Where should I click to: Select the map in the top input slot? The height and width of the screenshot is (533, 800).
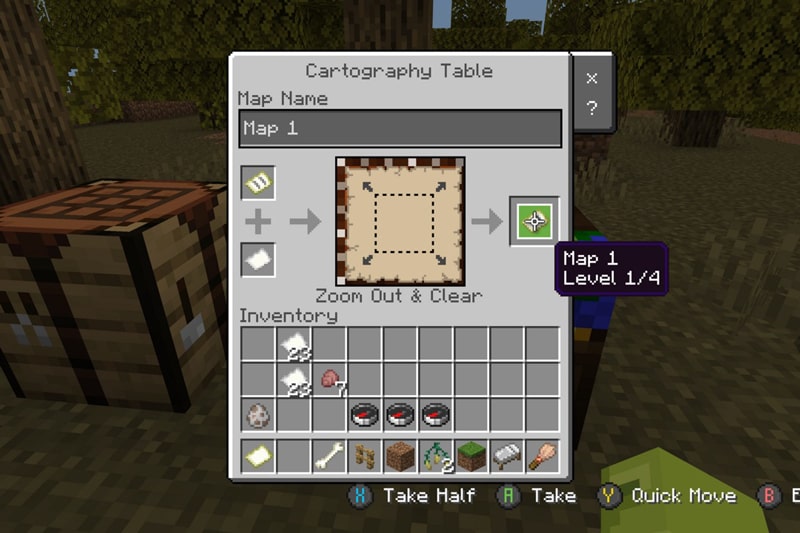[258, 183]
